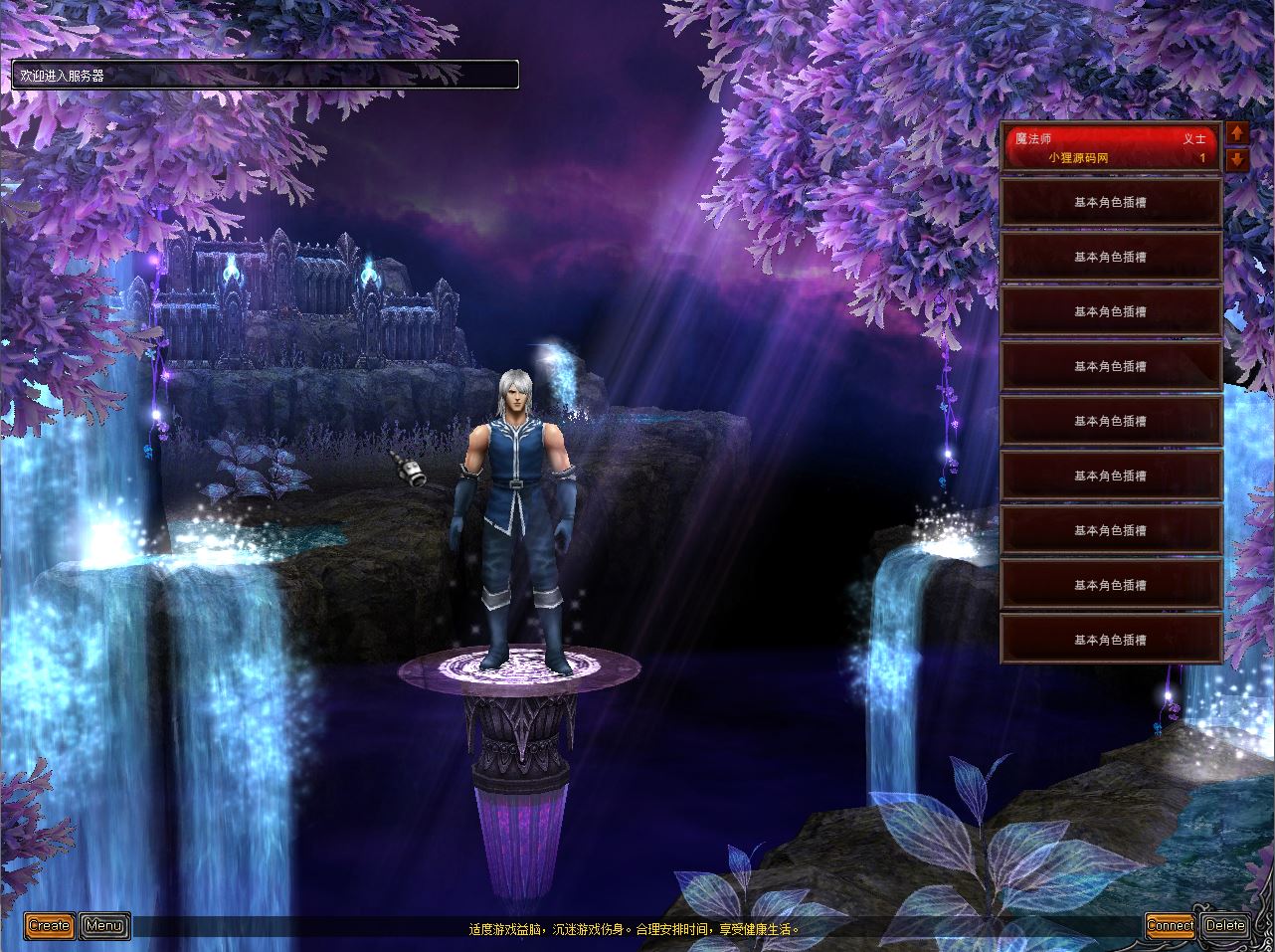
Task: Click the Create character button
Action: (x=49, y=926)
